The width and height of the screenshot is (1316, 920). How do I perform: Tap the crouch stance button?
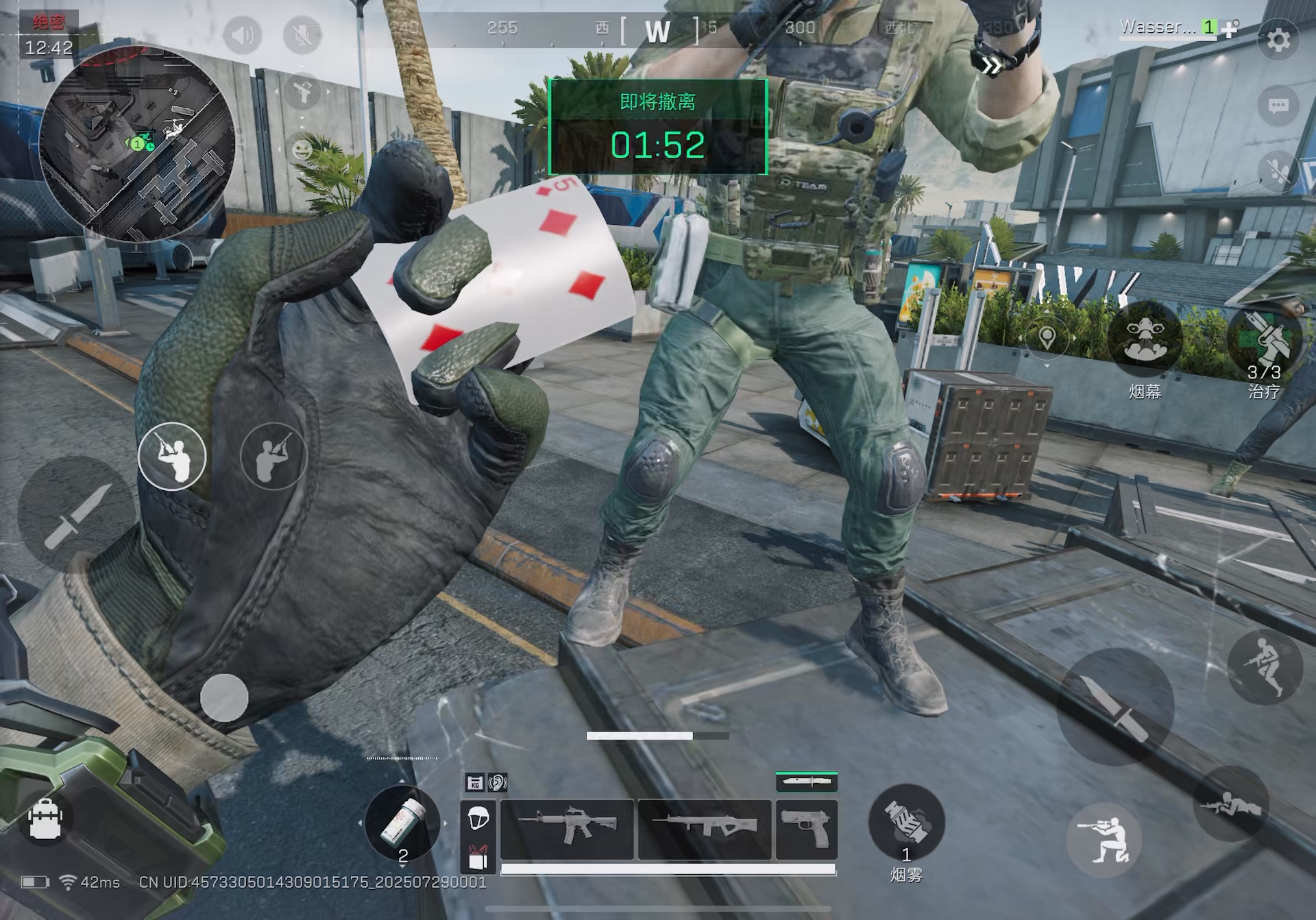(x=1104, y=840)
